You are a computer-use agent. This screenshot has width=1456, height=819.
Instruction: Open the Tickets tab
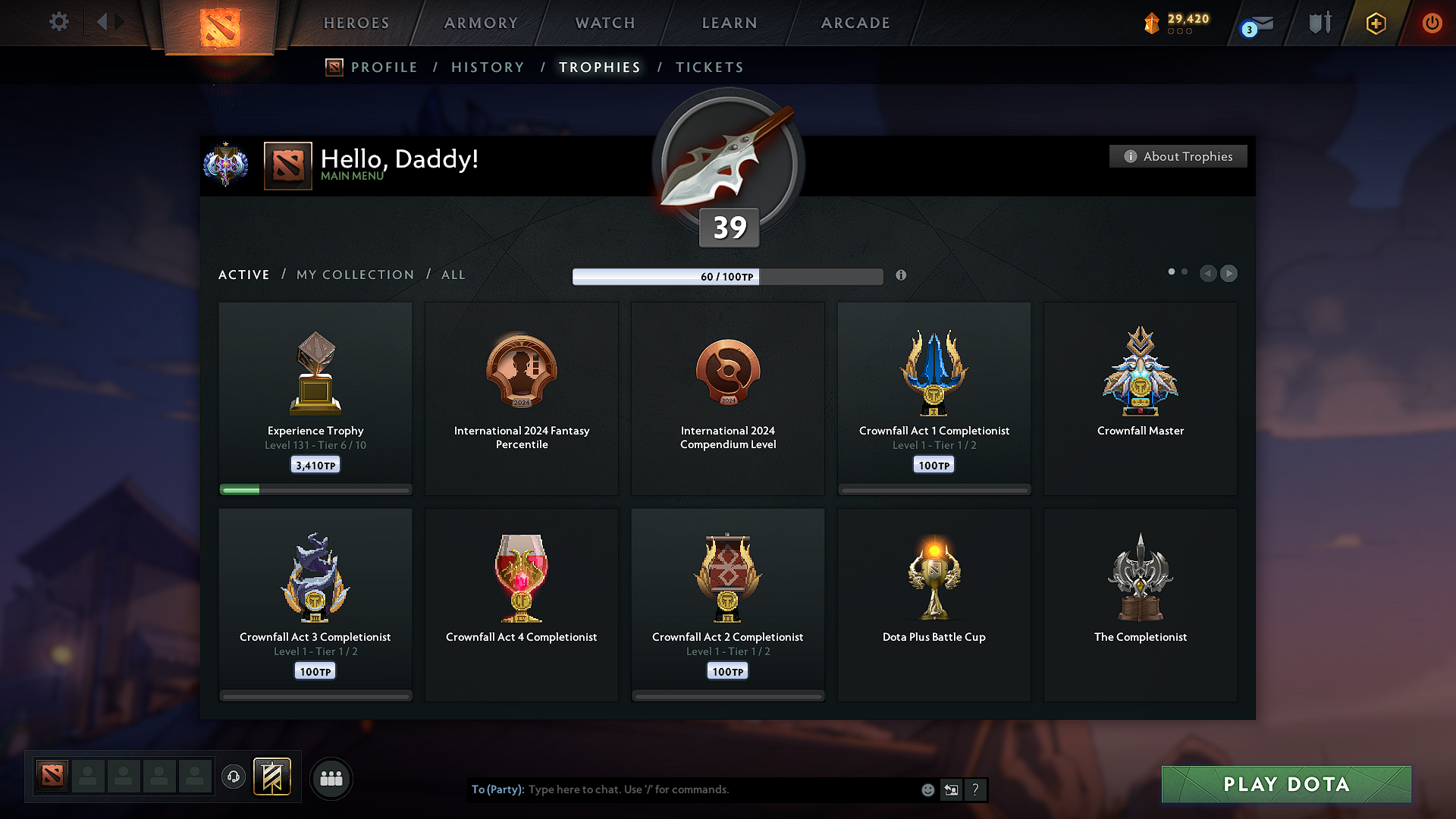coord(709,67)
